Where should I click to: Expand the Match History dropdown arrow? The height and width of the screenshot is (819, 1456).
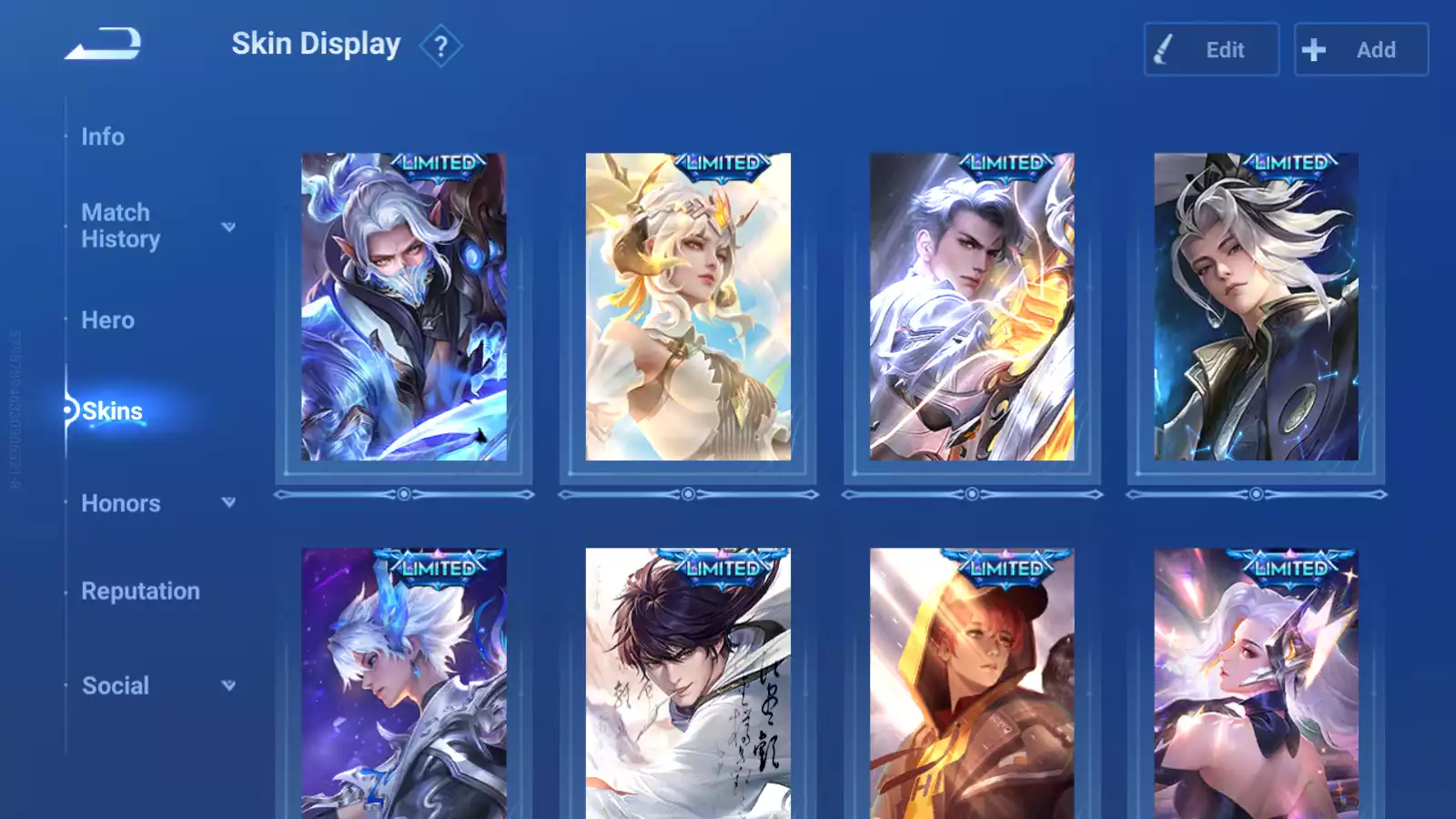click(x=228, y=227)
